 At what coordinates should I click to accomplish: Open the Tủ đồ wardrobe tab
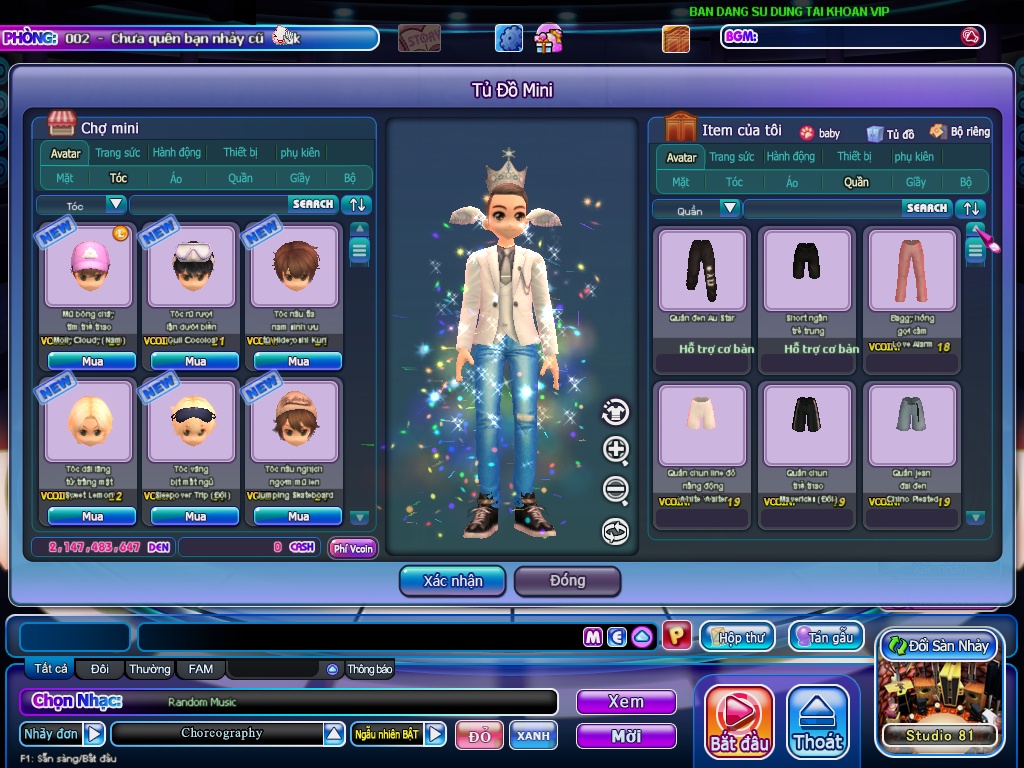[x=891, y=133]
